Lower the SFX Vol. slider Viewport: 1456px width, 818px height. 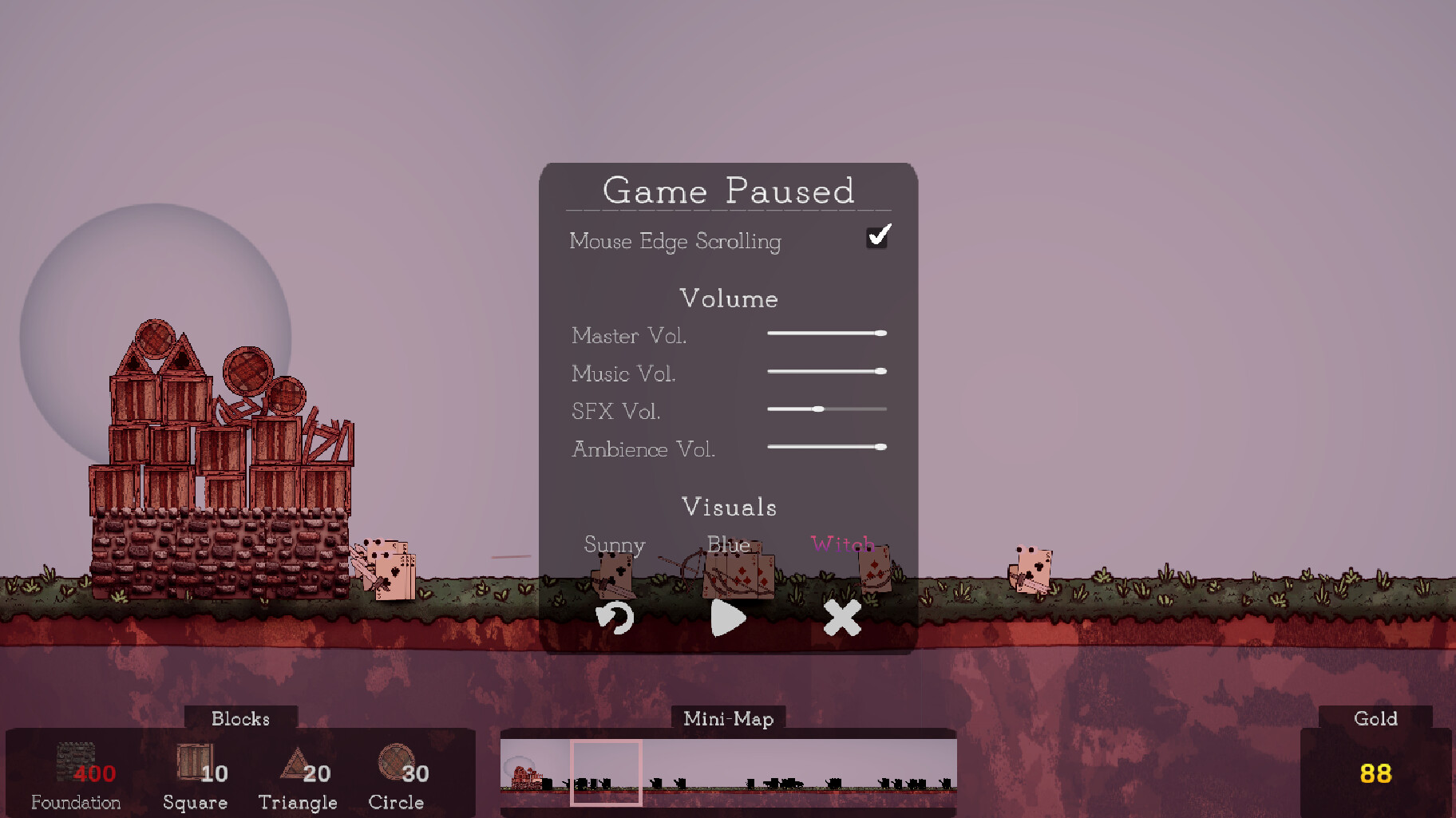(818, 408)
